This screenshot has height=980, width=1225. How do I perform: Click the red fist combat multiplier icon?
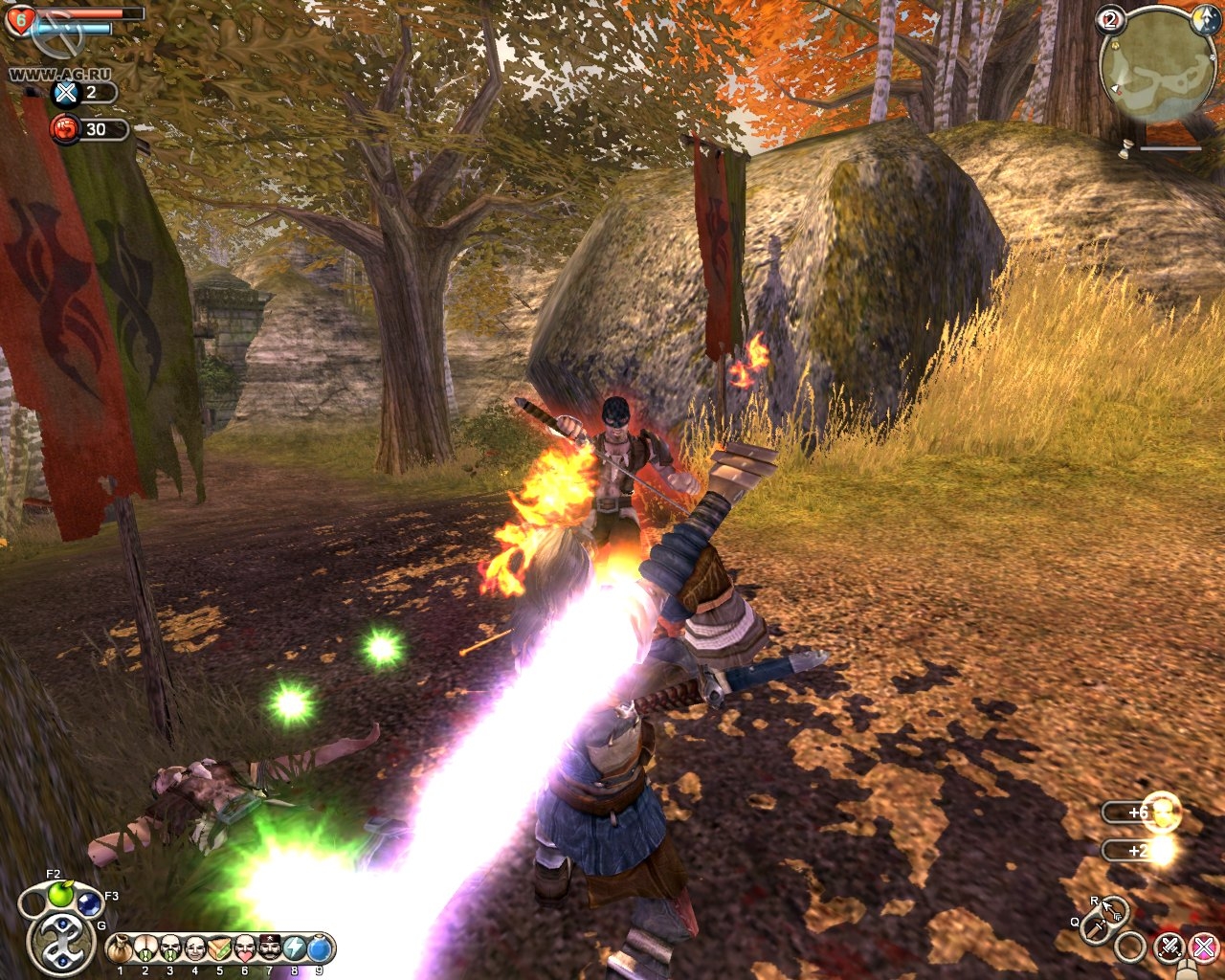[x=65, y=129]
